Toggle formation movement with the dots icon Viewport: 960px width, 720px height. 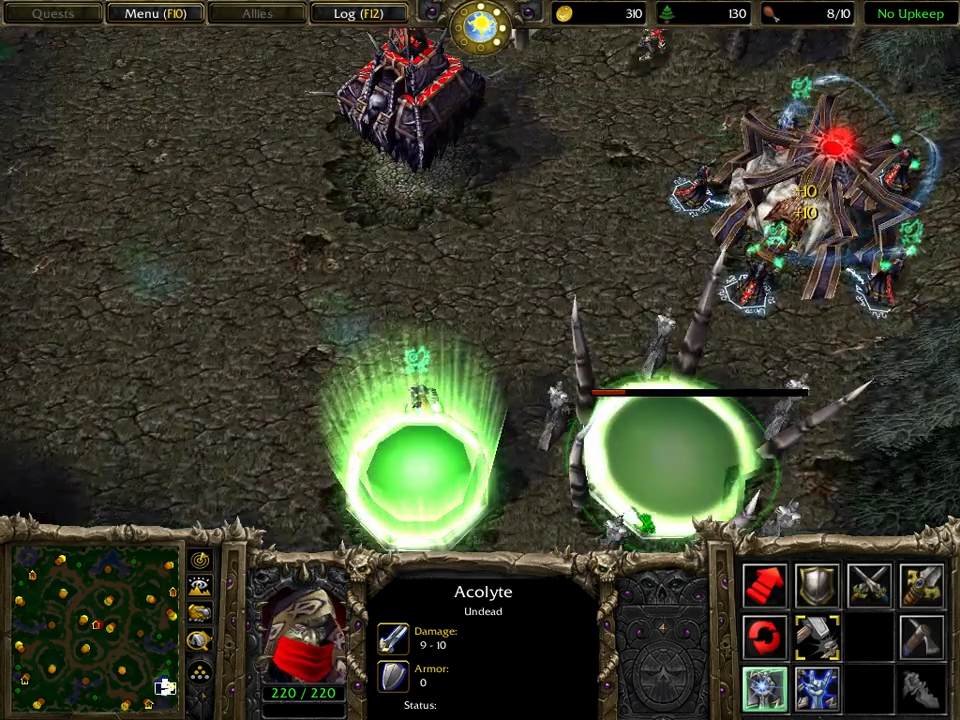200,671
